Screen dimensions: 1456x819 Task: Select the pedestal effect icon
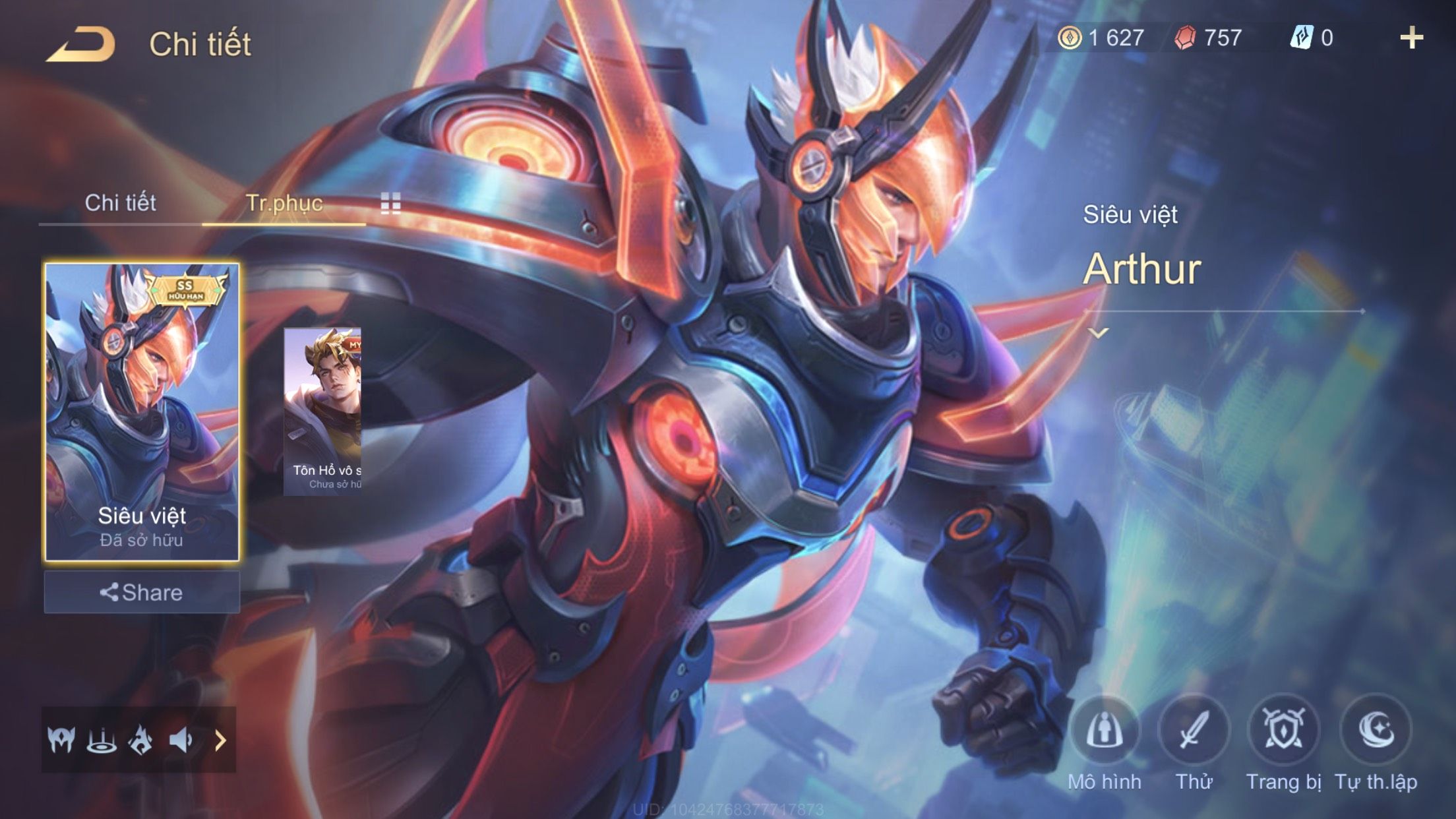pyautogui.click(x=102, y=740)
